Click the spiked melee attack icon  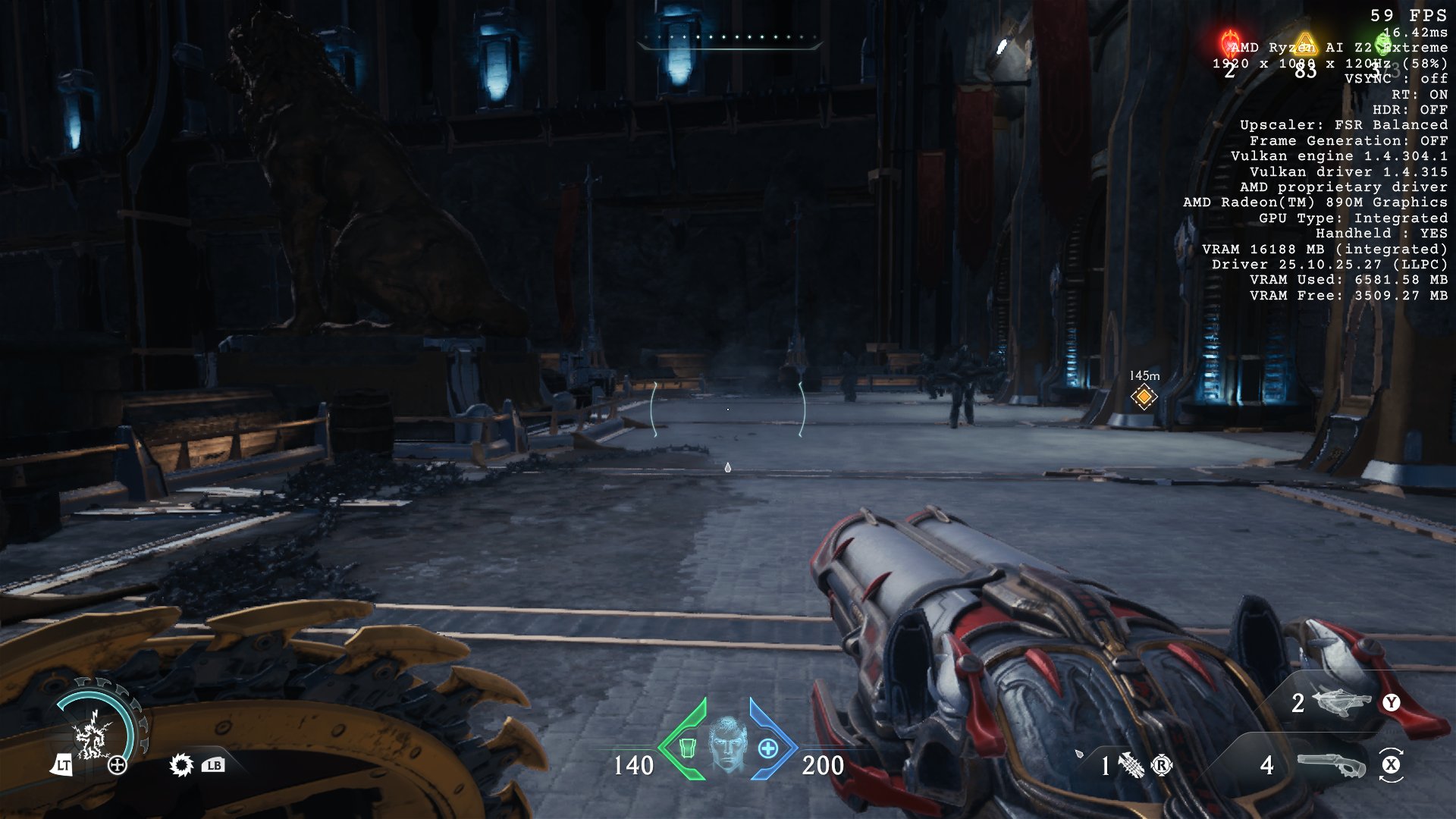pyautogui.click(x=181, y=764)
